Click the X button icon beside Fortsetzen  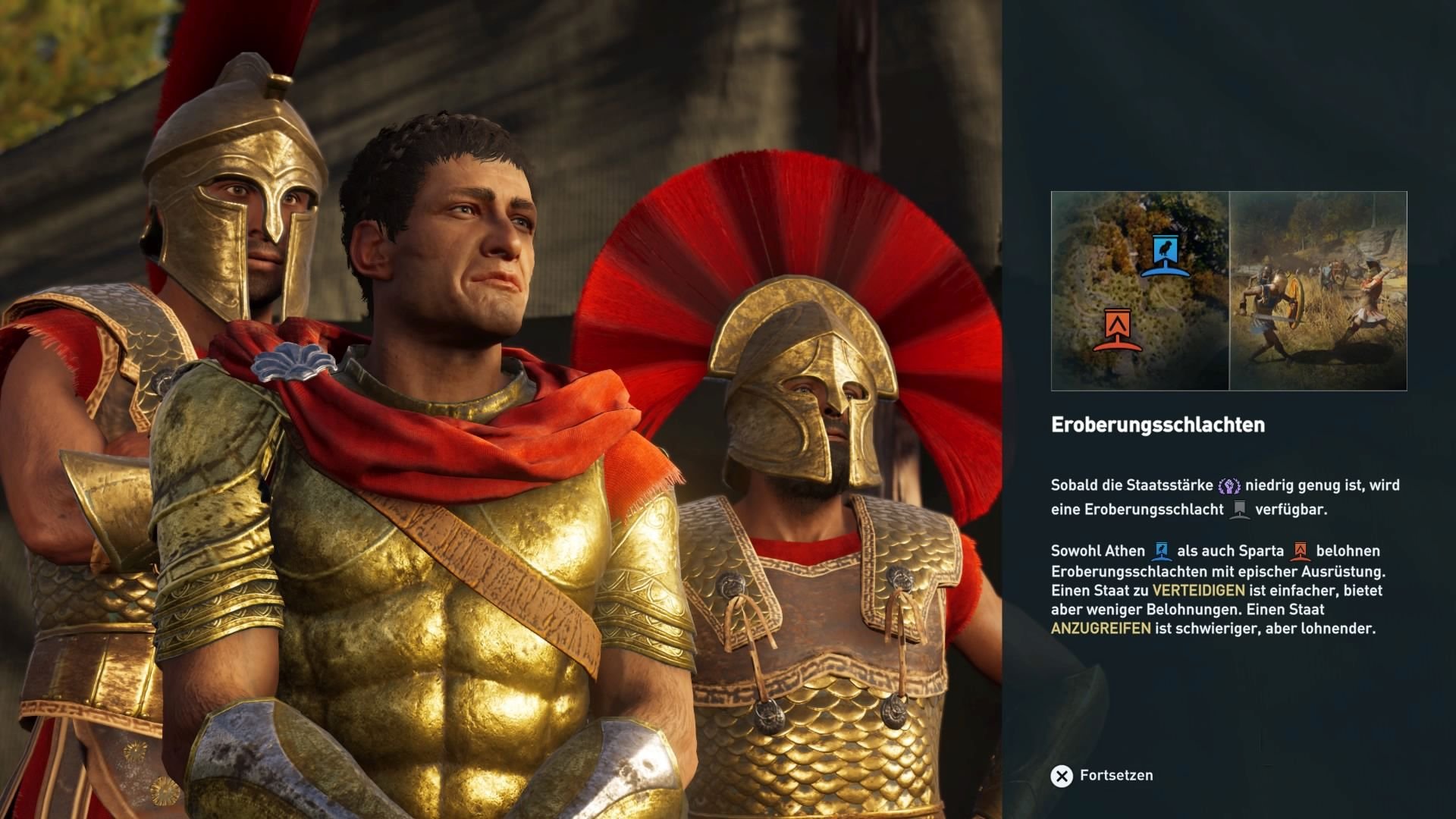click(x=1060, y=775)
